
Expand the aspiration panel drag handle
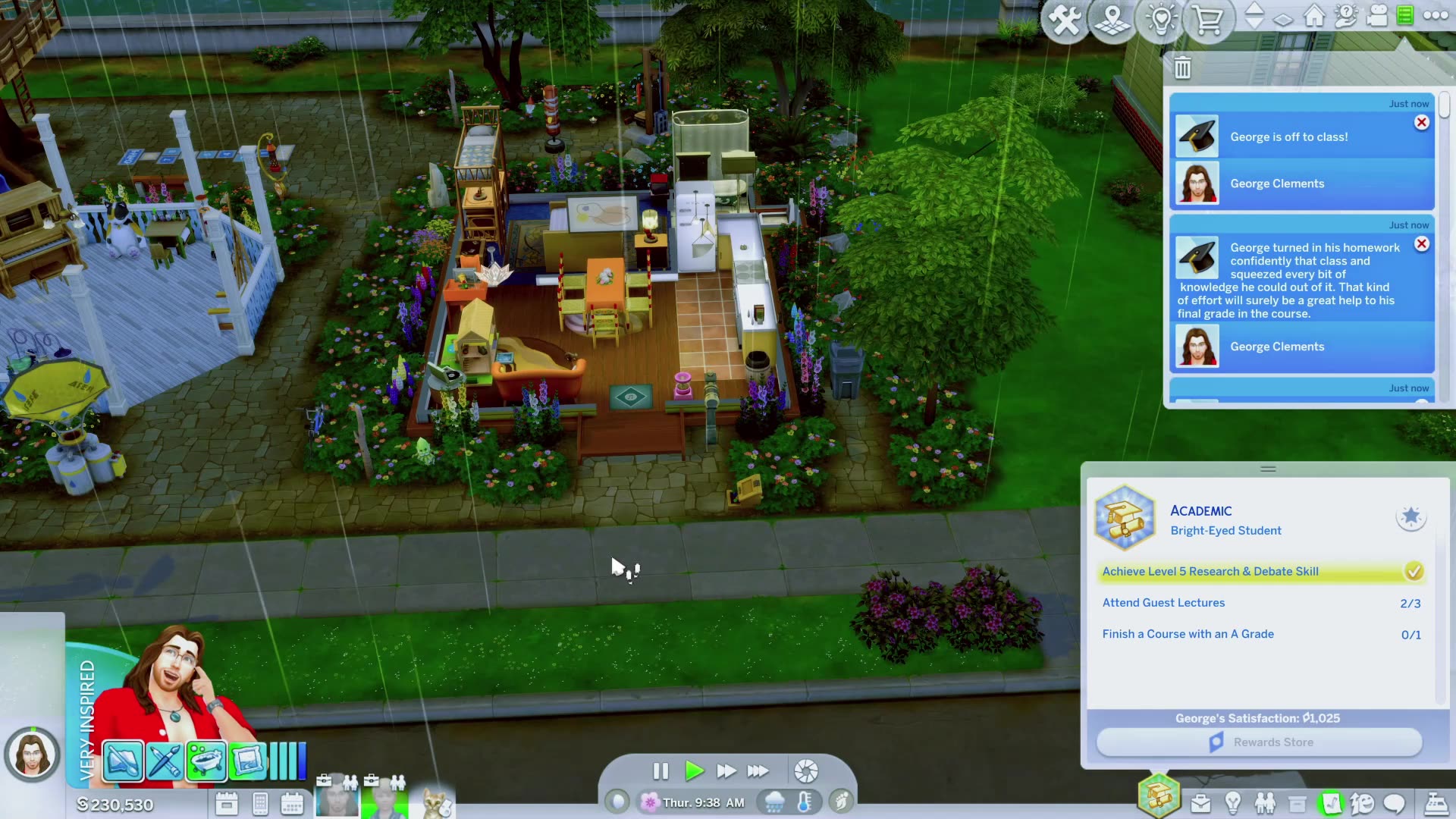click(x=1268, y=469)
